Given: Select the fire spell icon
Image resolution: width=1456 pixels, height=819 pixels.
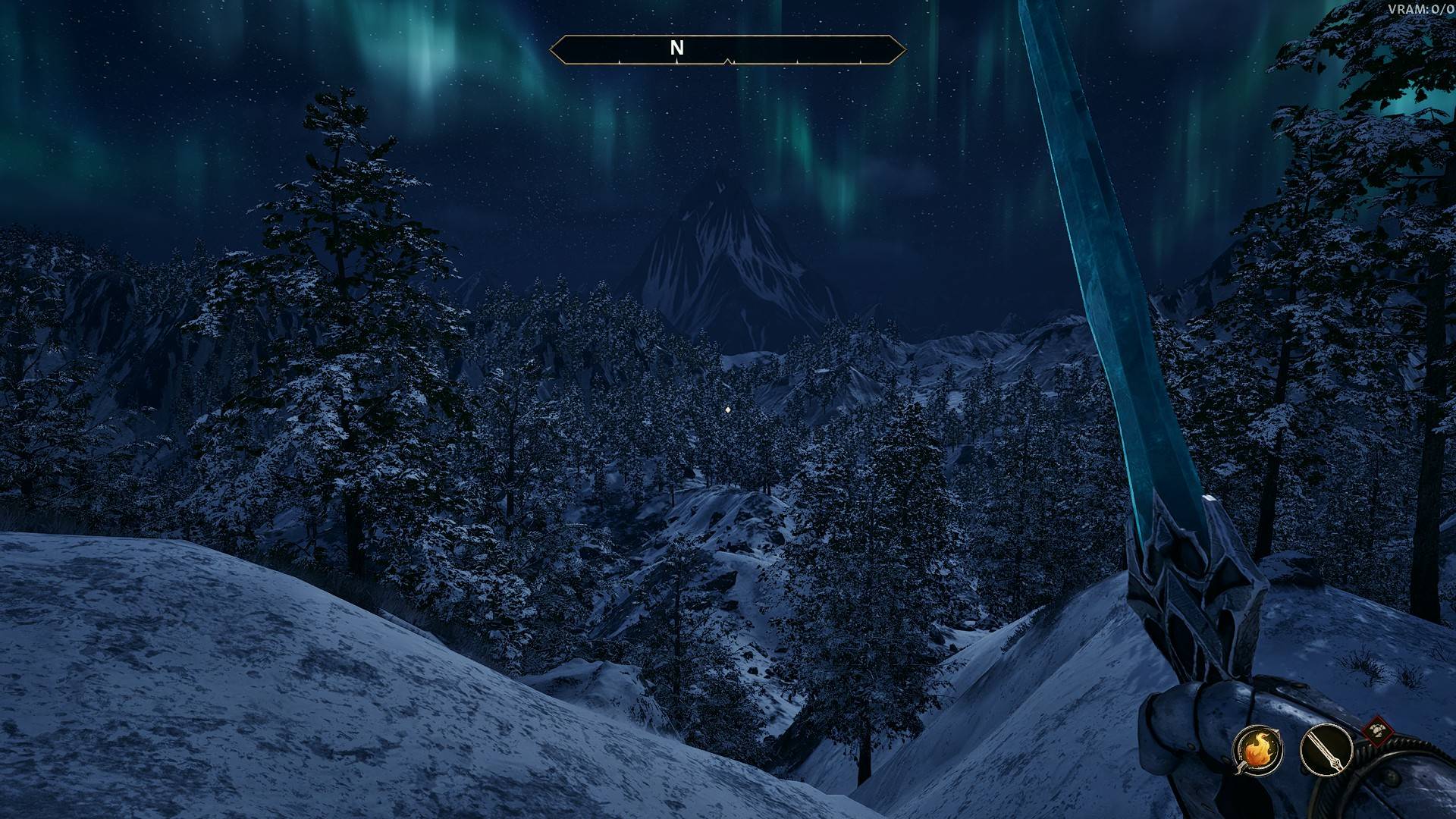Looking at the screenshot, I should tap(1258, 750).
